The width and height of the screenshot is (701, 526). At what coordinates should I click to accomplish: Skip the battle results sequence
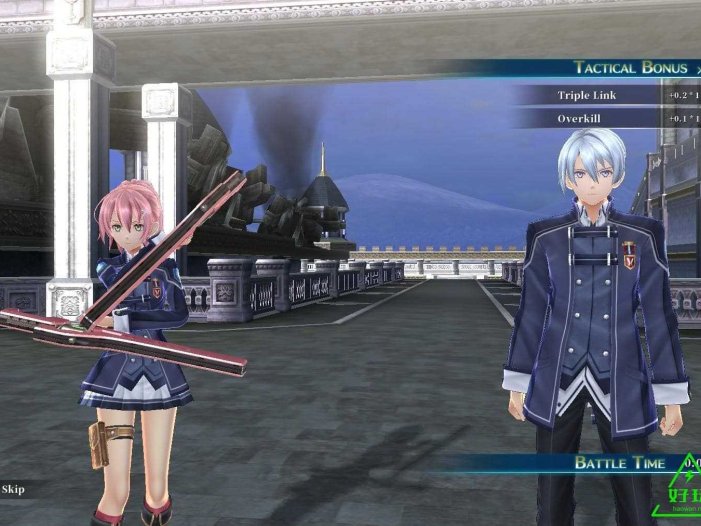click(x=13, y=489)
